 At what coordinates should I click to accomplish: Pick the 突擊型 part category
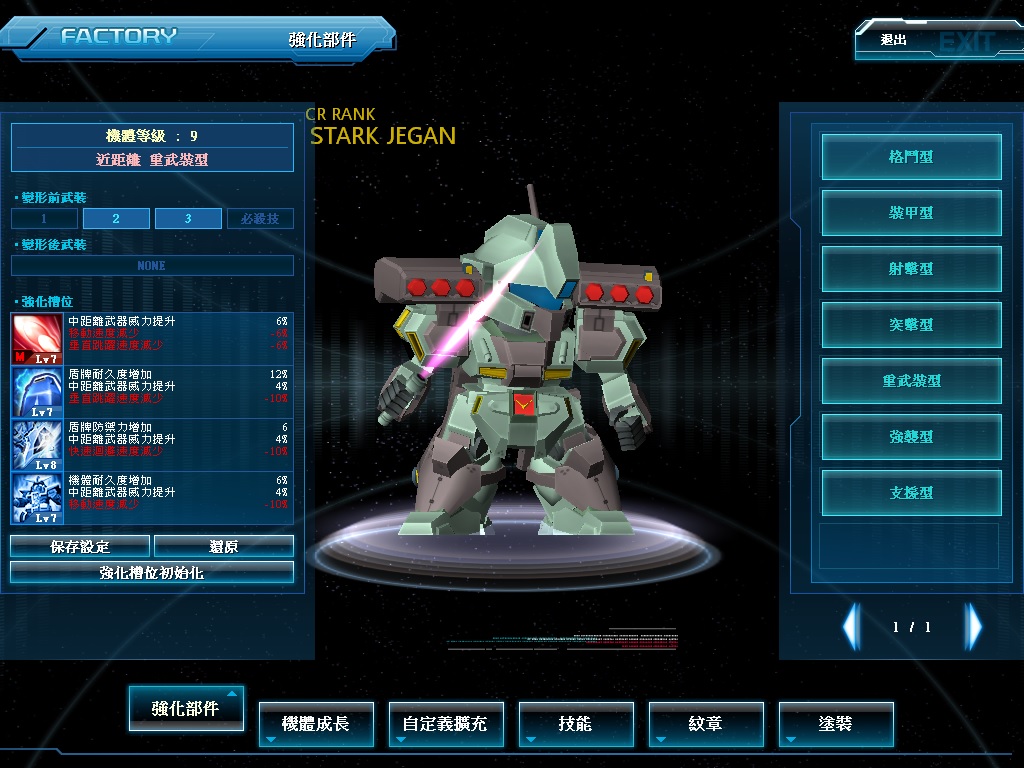911,325
